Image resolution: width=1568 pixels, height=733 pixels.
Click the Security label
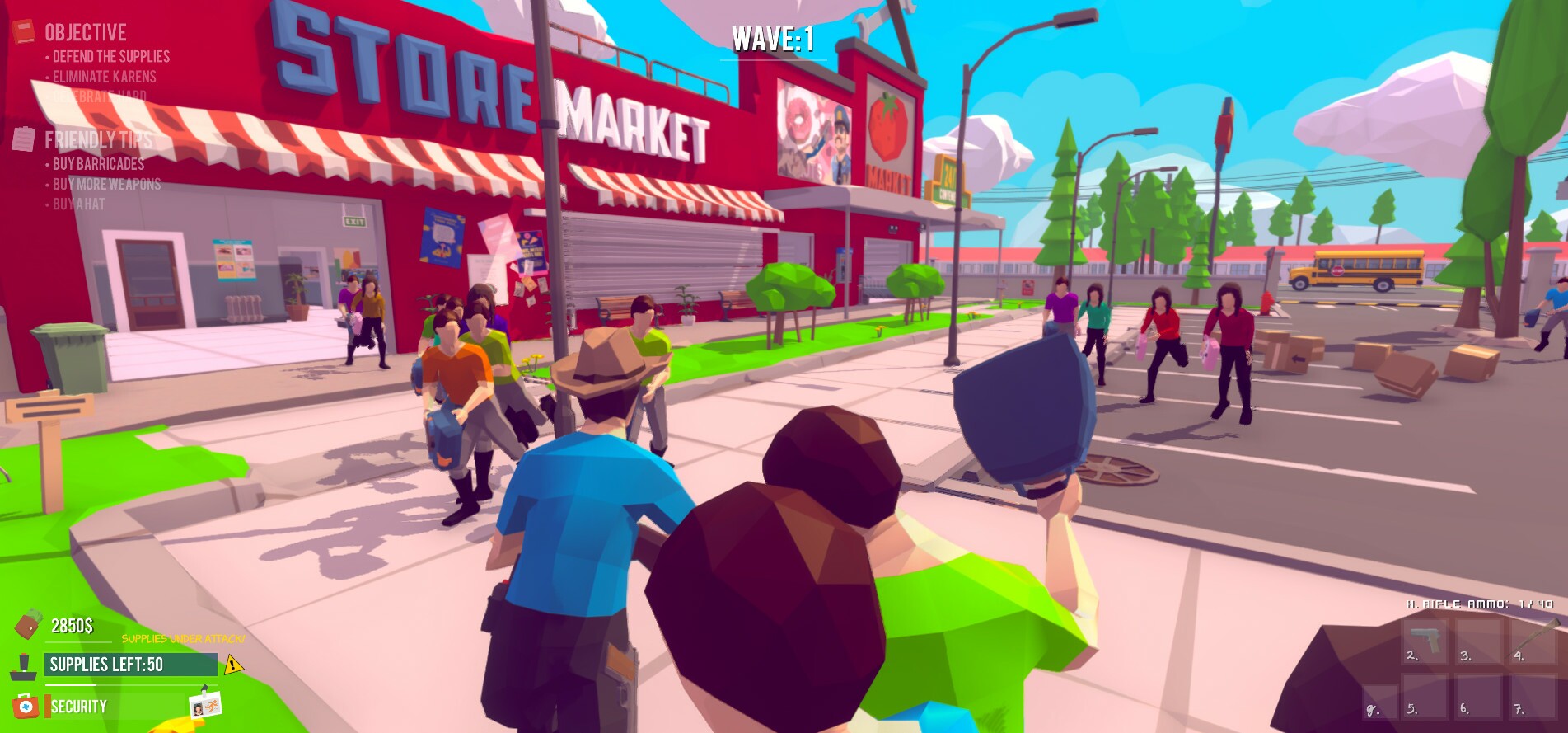click(x=80, y=706)
